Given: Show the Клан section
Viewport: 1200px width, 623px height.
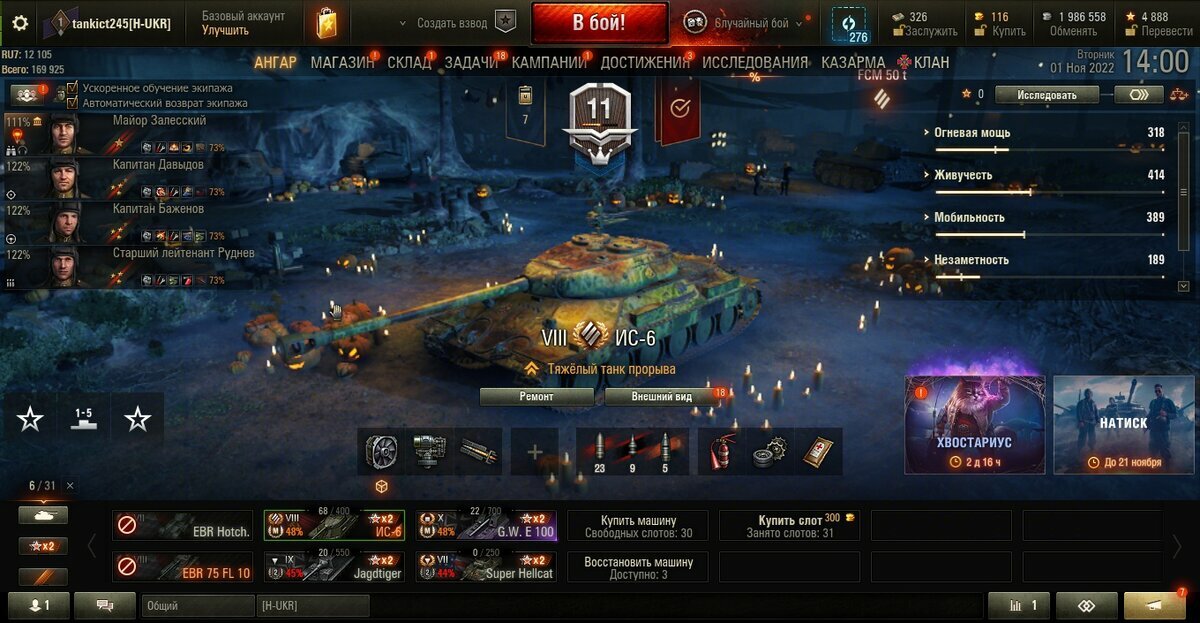Looking at the screenshot, I should coord(924,62).
